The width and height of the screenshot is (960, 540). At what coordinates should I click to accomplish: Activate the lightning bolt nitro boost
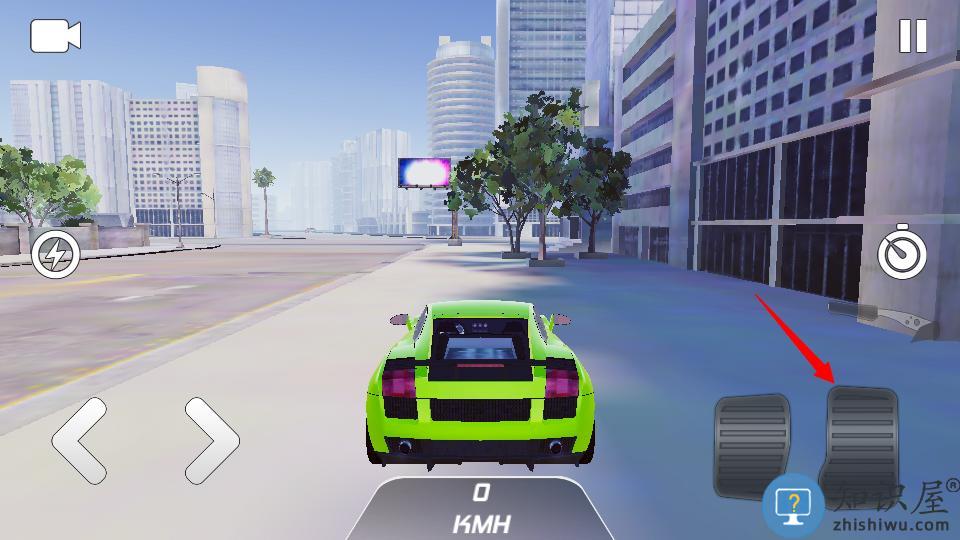(x=56, y=256)
